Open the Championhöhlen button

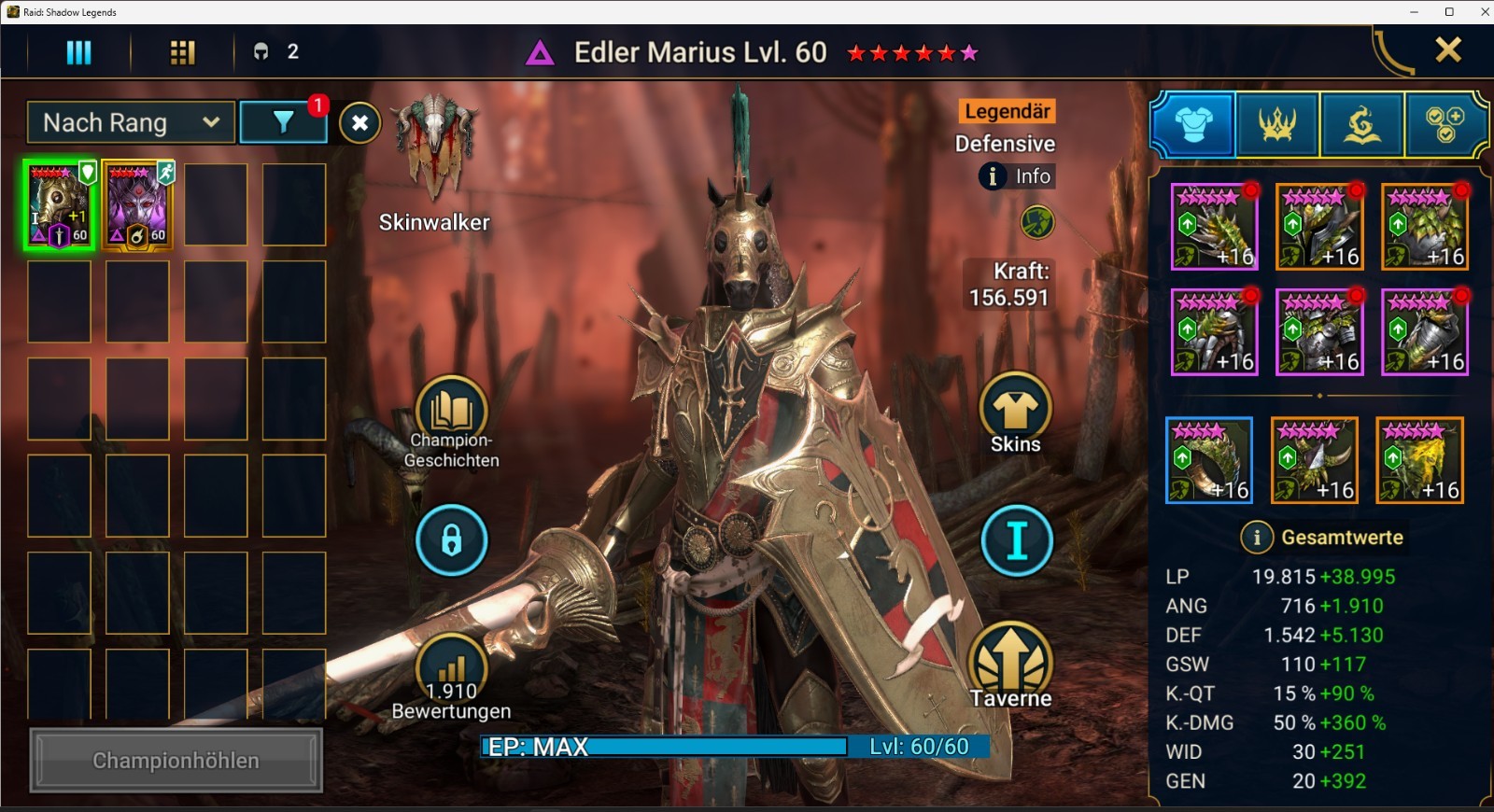point(176,761)
